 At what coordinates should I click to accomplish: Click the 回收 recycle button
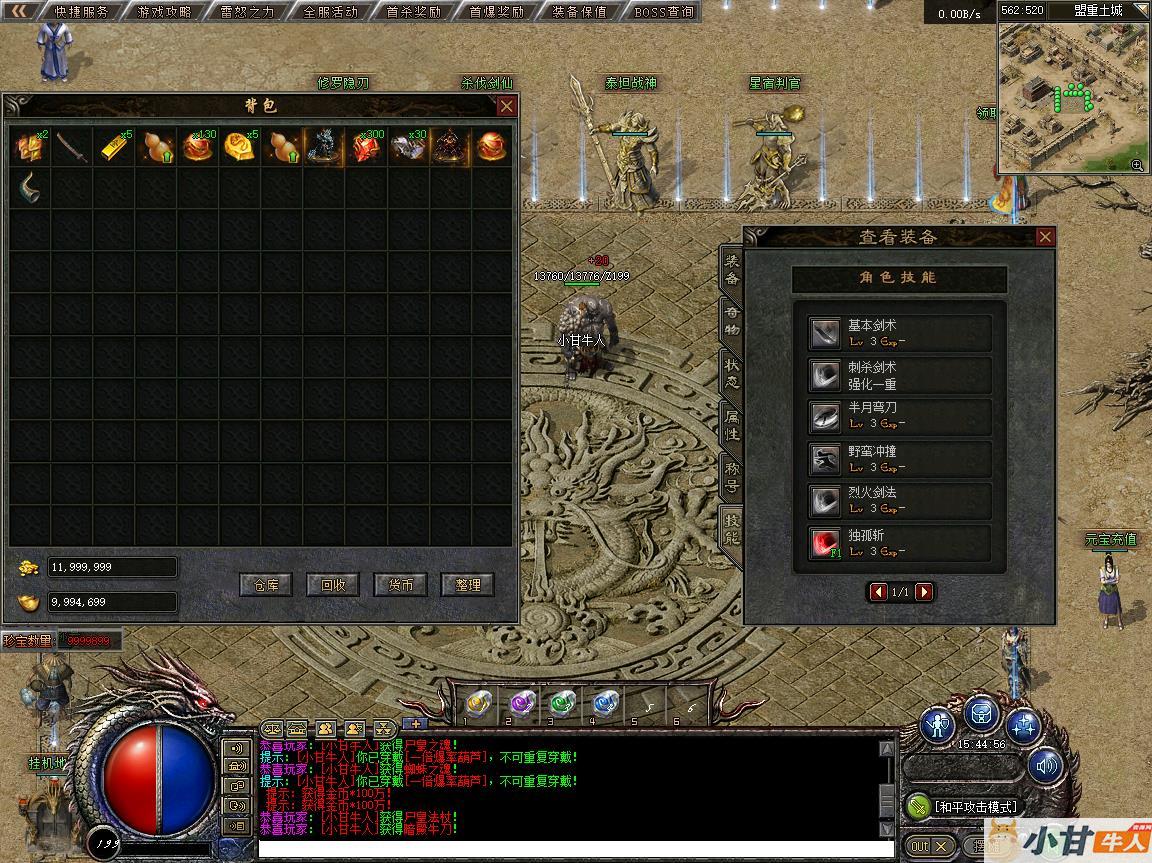coord(333,585)
